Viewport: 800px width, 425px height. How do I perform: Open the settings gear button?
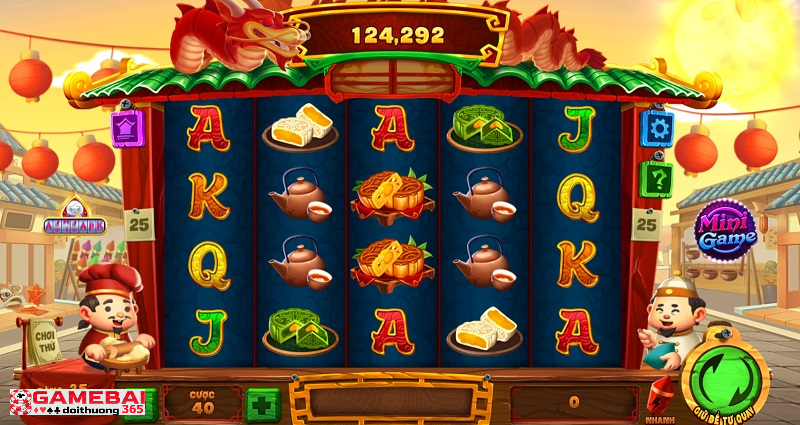pyautogui.click(x=656, y=127)
